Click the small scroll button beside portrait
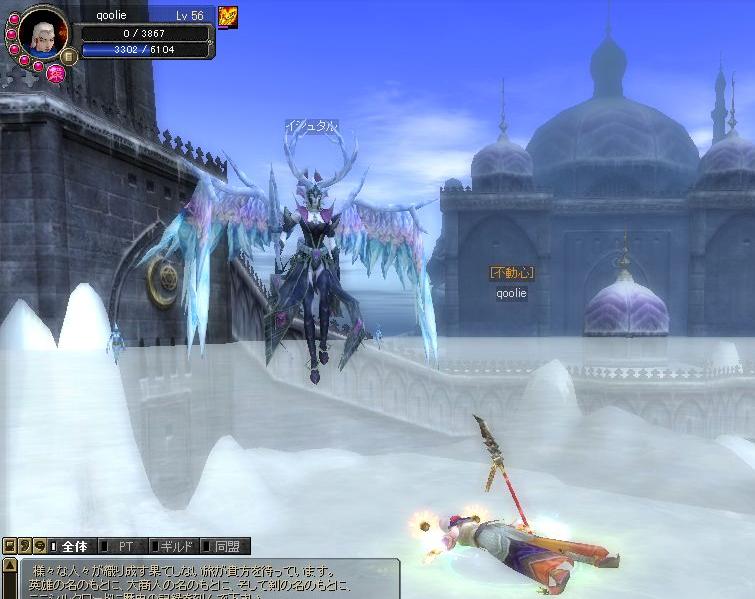This screenshot has width=755, height=599. 68,56
